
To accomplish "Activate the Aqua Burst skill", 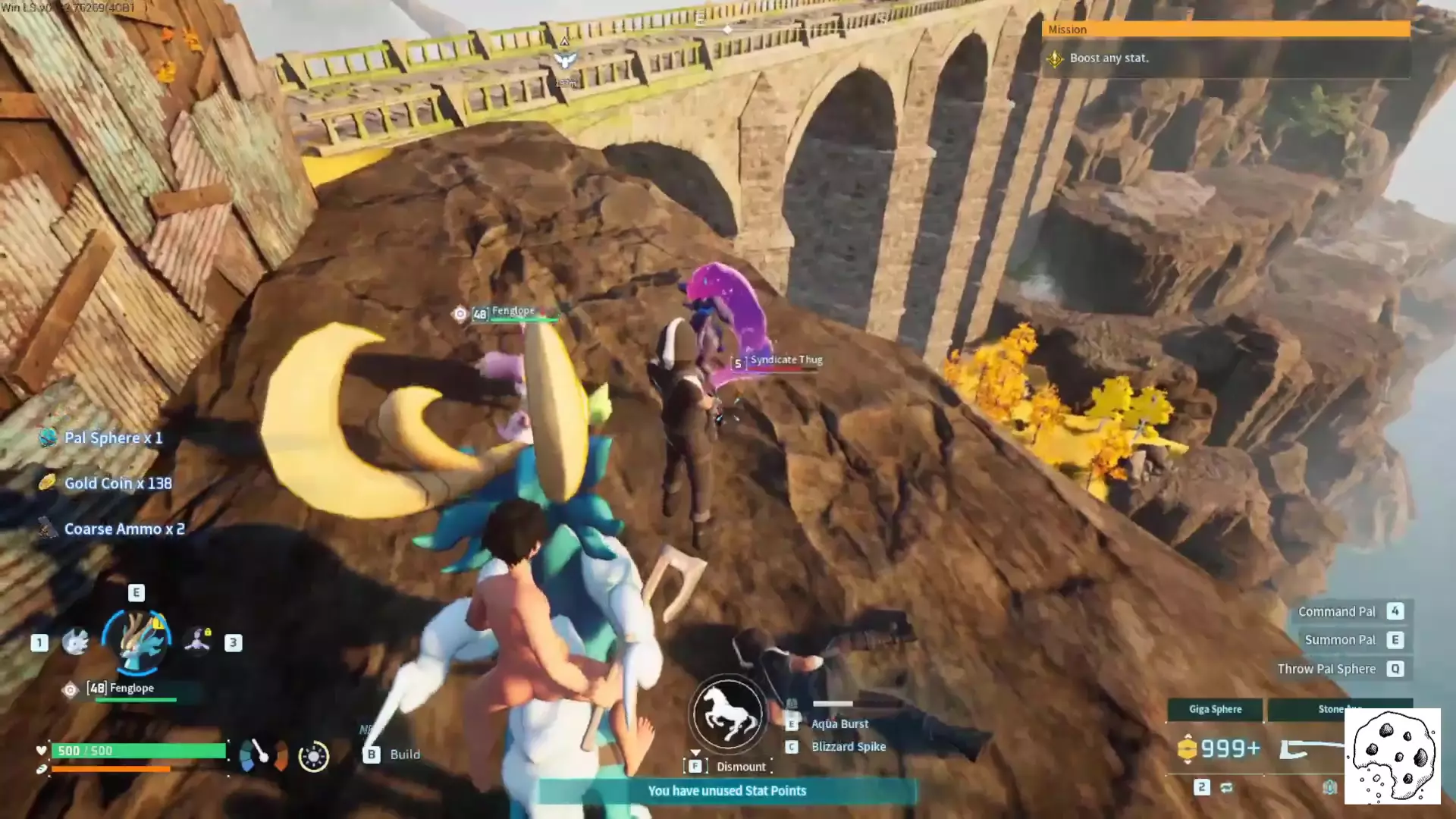I will pyautogui.click(x=839, y=724).
